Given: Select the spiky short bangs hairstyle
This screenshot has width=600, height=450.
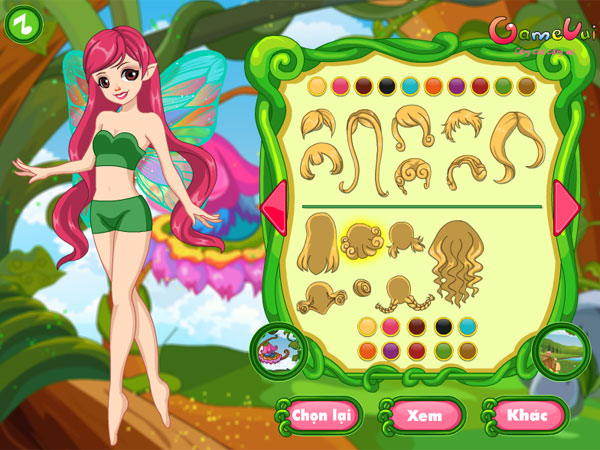Looking at the screenshot, I should click(463, 124).
